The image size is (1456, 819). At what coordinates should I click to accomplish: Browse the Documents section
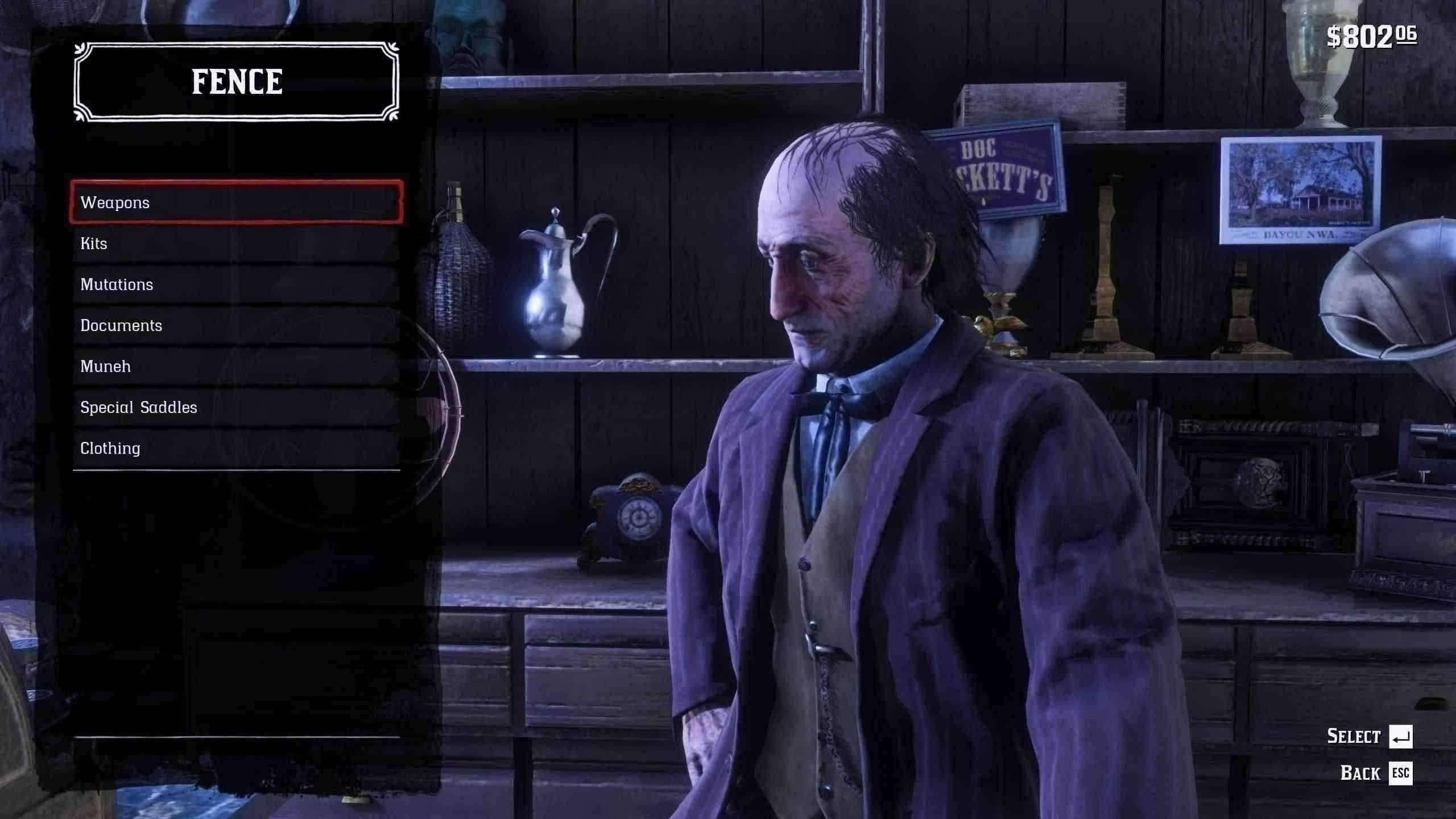pyautogui.click(x=236, y=325)
